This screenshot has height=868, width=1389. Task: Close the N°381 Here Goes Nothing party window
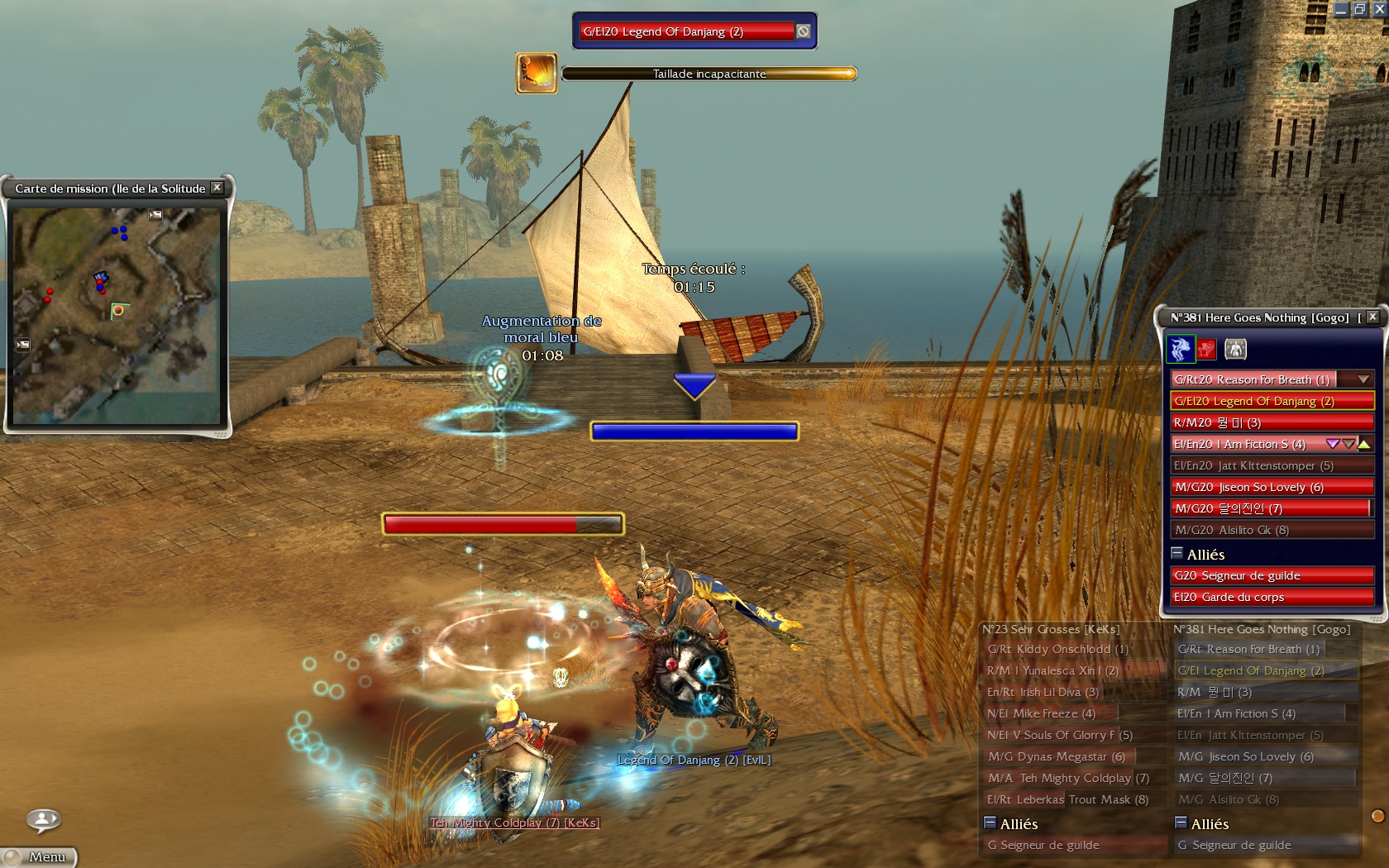[x=1372, y=317]
